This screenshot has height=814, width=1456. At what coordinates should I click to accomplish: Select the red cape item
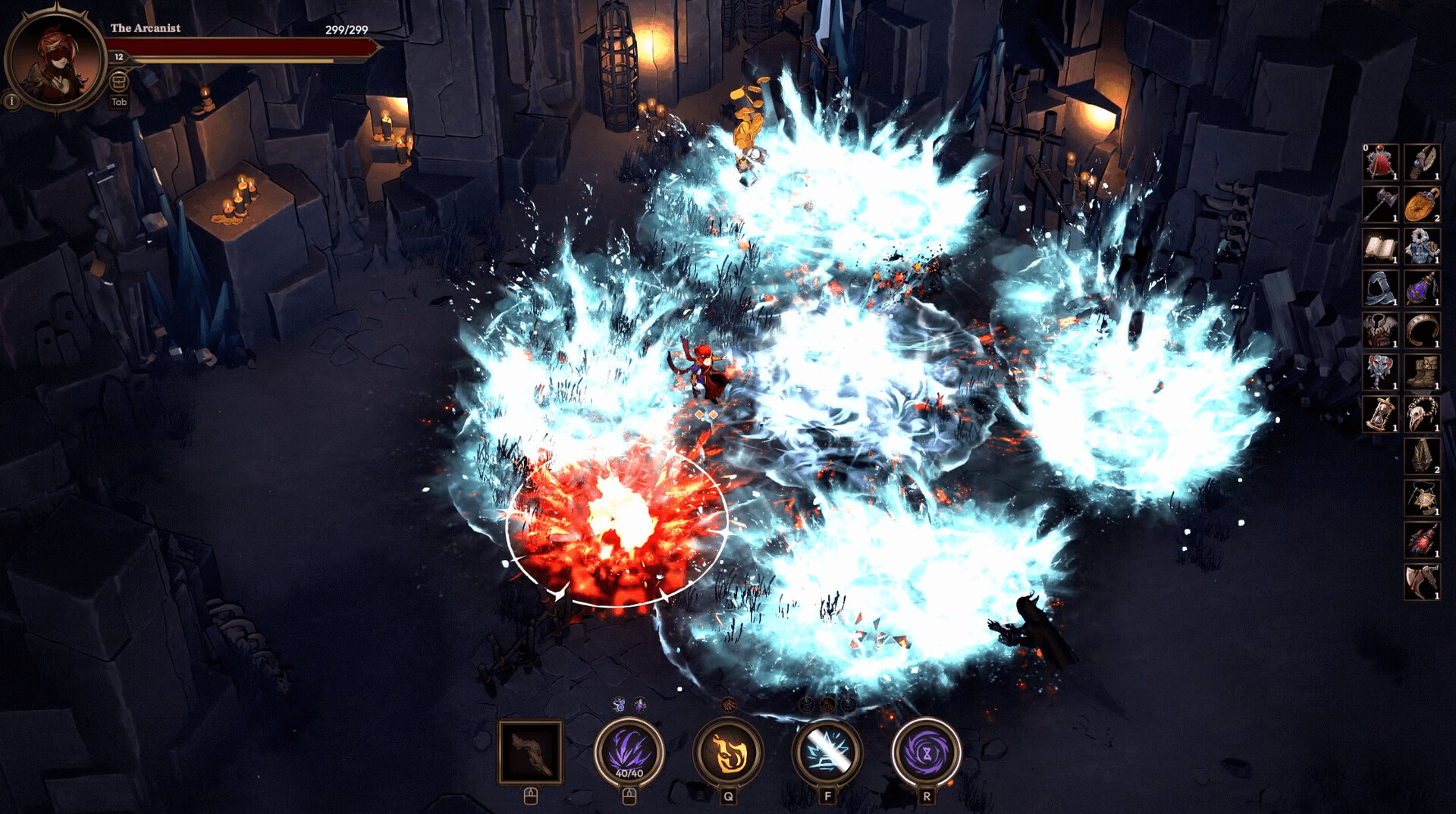[x=1380, y=162]
